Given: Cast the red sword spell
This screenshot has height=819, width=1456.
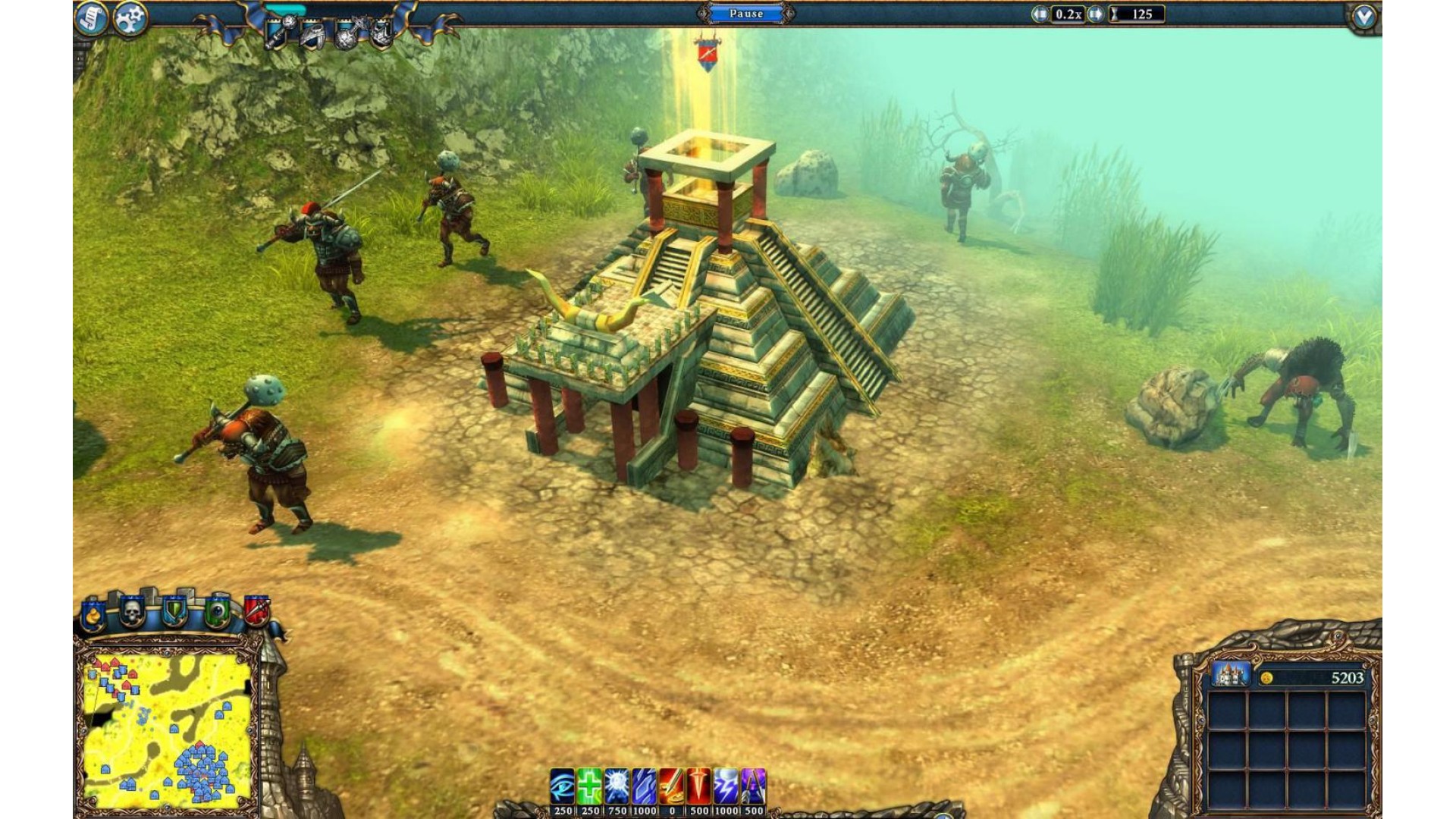Looking at the screenshot, I should click(x=698, y=786).
